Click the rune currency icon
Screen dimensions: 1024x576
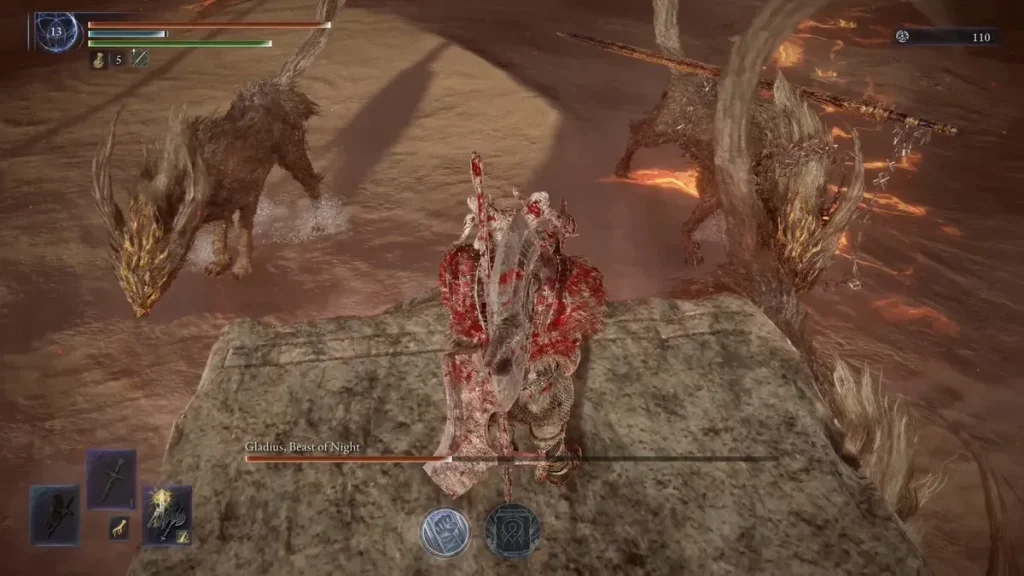pos(904,37)
